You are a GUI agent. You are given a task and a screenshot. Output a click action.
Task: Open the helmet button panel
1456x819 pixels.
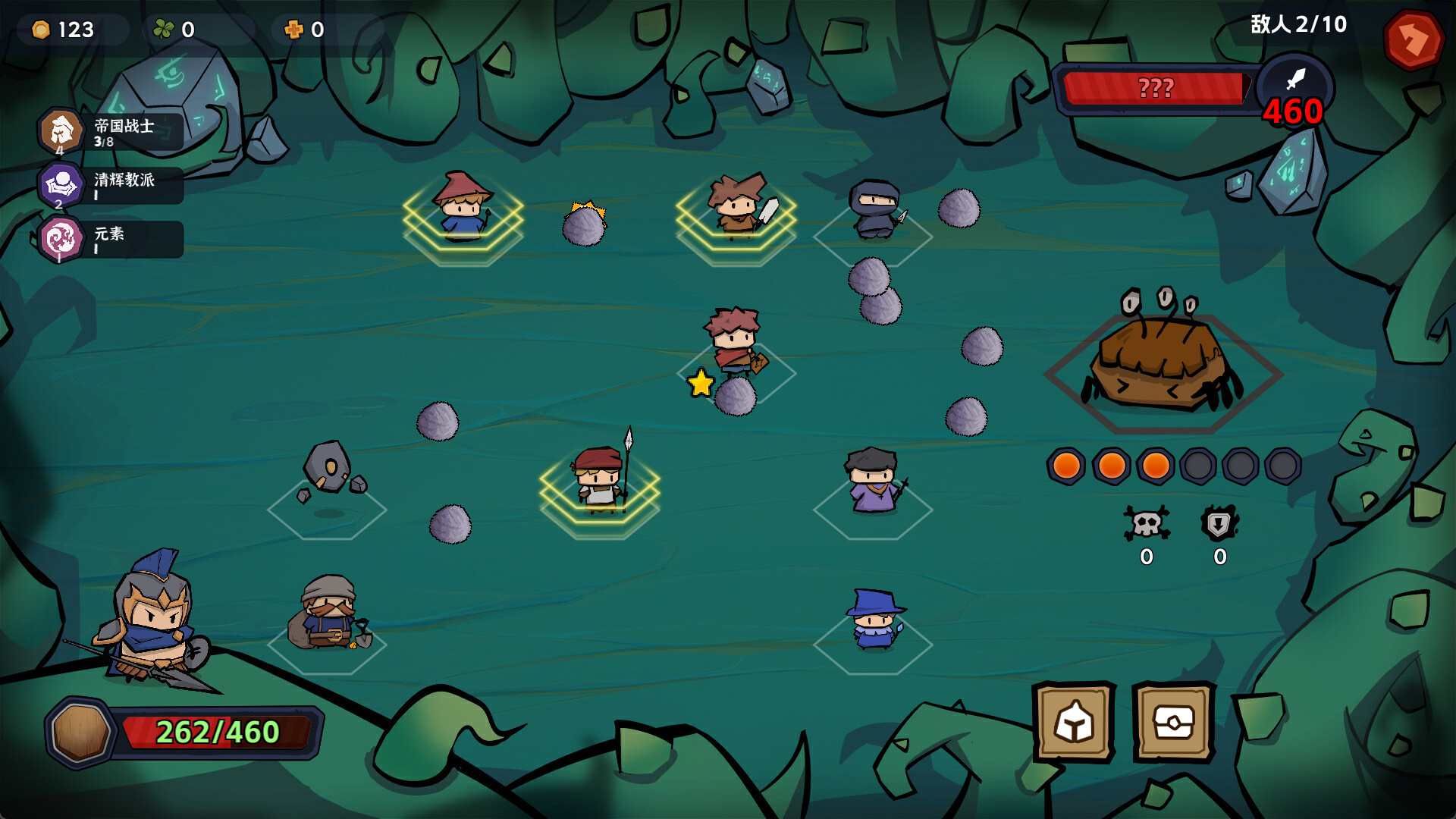[1074, 722]
